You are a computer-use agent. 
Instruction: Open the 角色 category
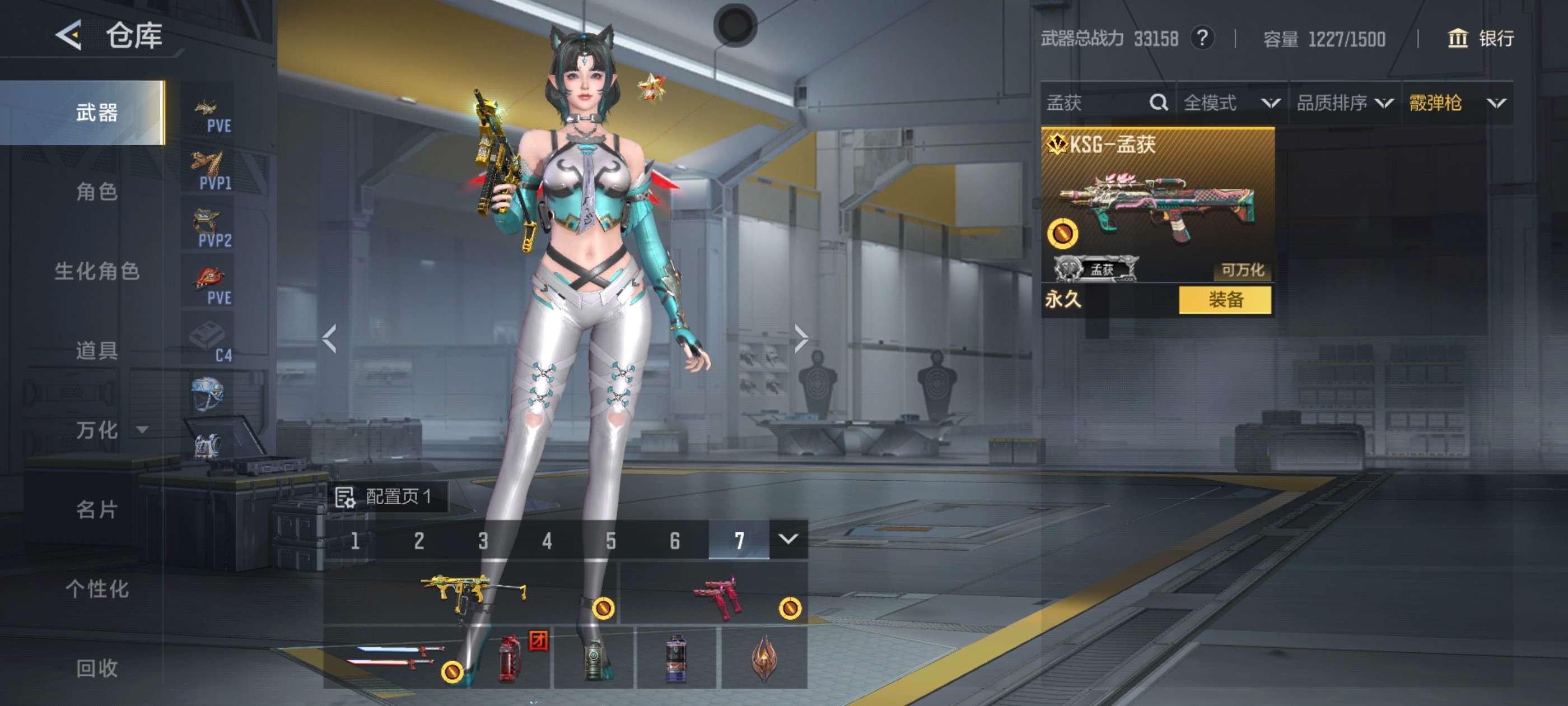pos(96,192)
